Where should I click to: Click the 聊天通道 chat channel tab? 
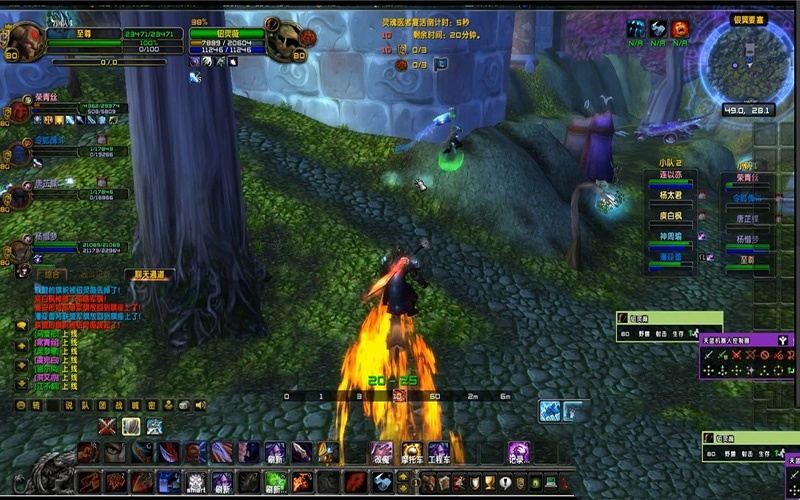(149, 274)
